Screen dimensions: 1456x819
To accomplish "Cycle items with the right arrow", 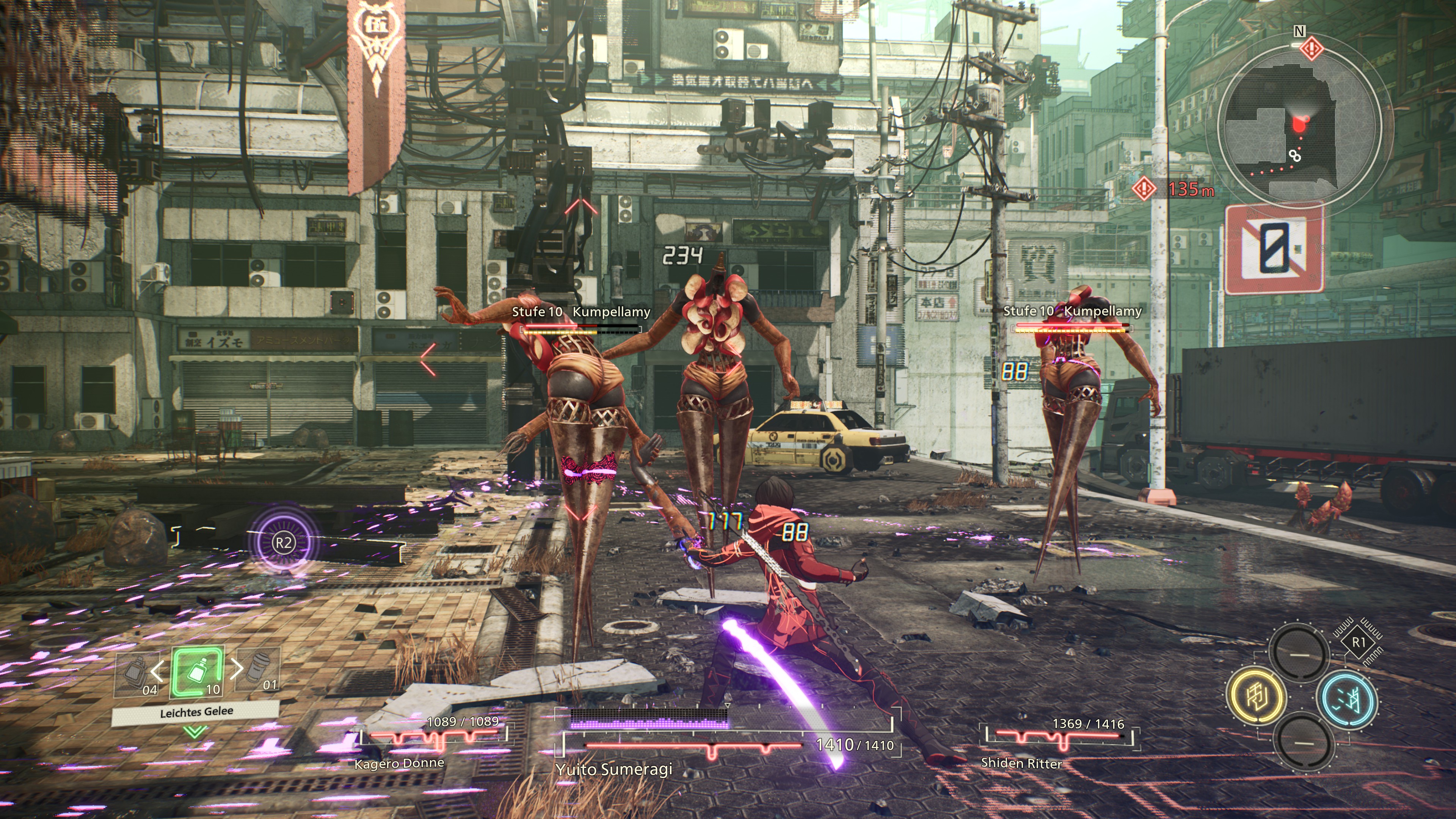I will 237,668.
